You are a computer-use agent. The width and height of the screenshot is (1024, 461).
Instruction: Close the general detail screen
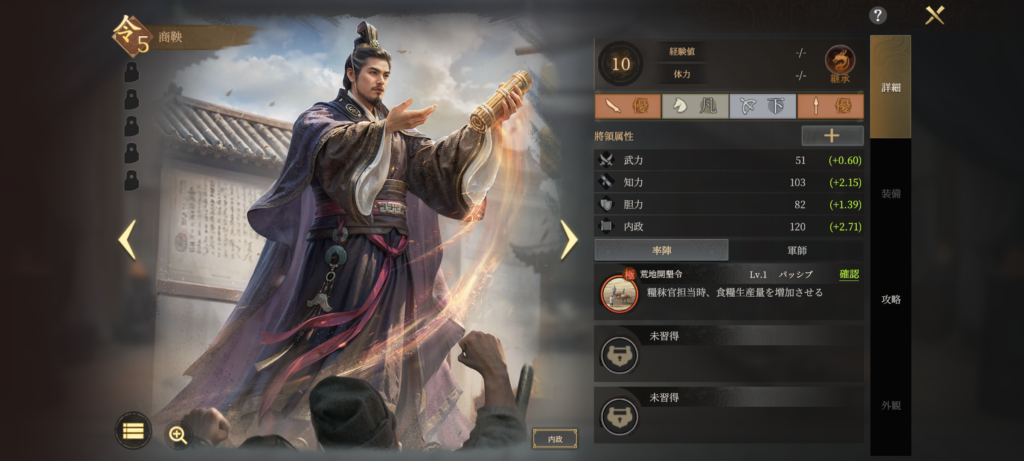pos(935,15)
